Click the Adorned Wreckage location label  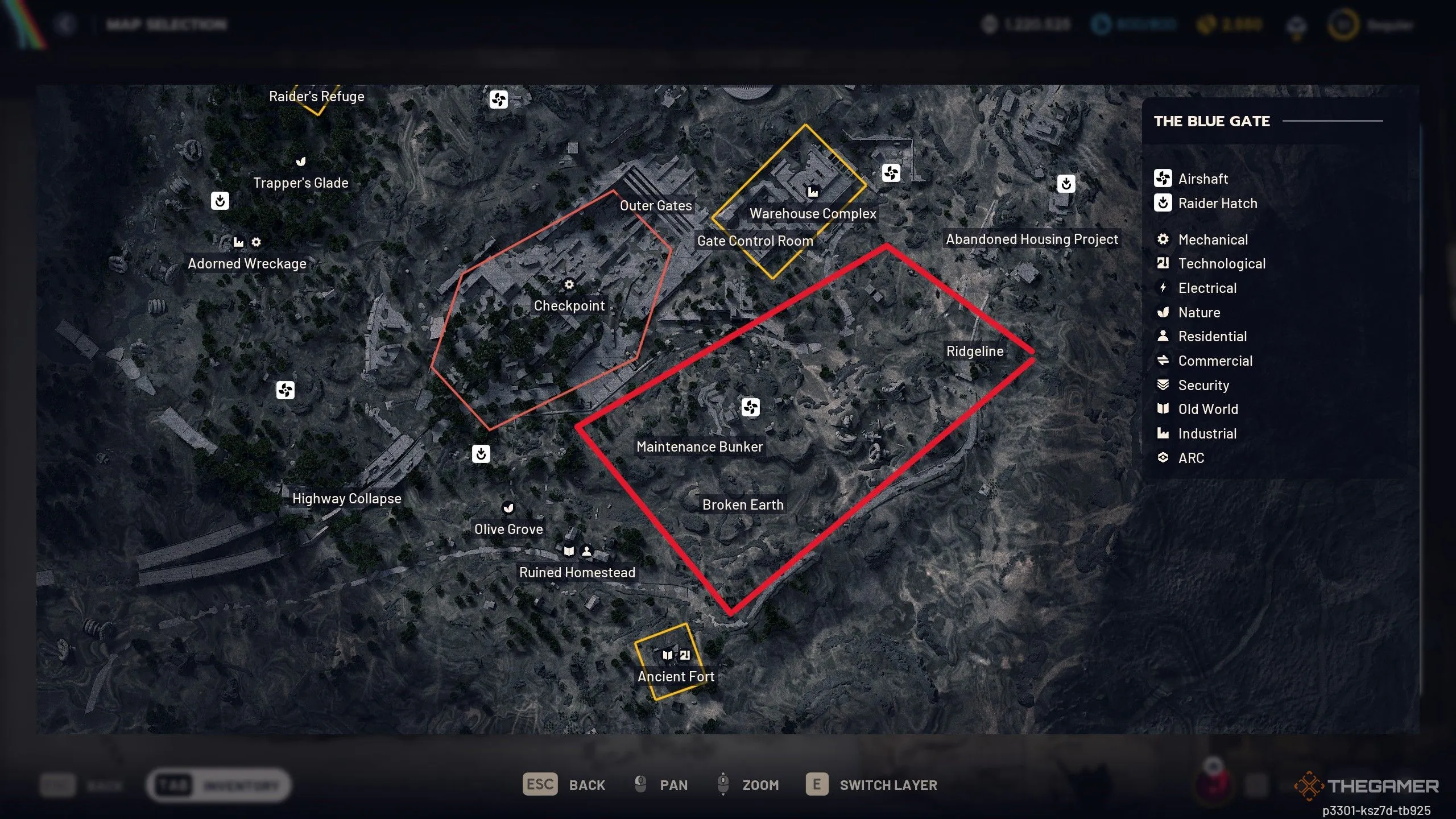click(x=247, y=263)
